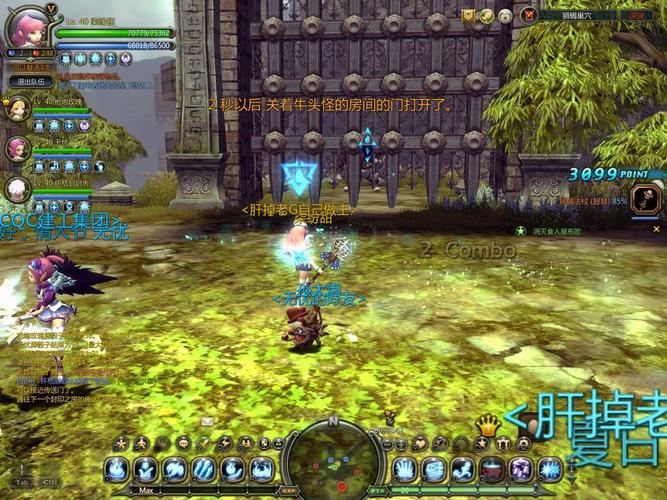Open the mail envelope icon
667x500 pixels.
207,421
